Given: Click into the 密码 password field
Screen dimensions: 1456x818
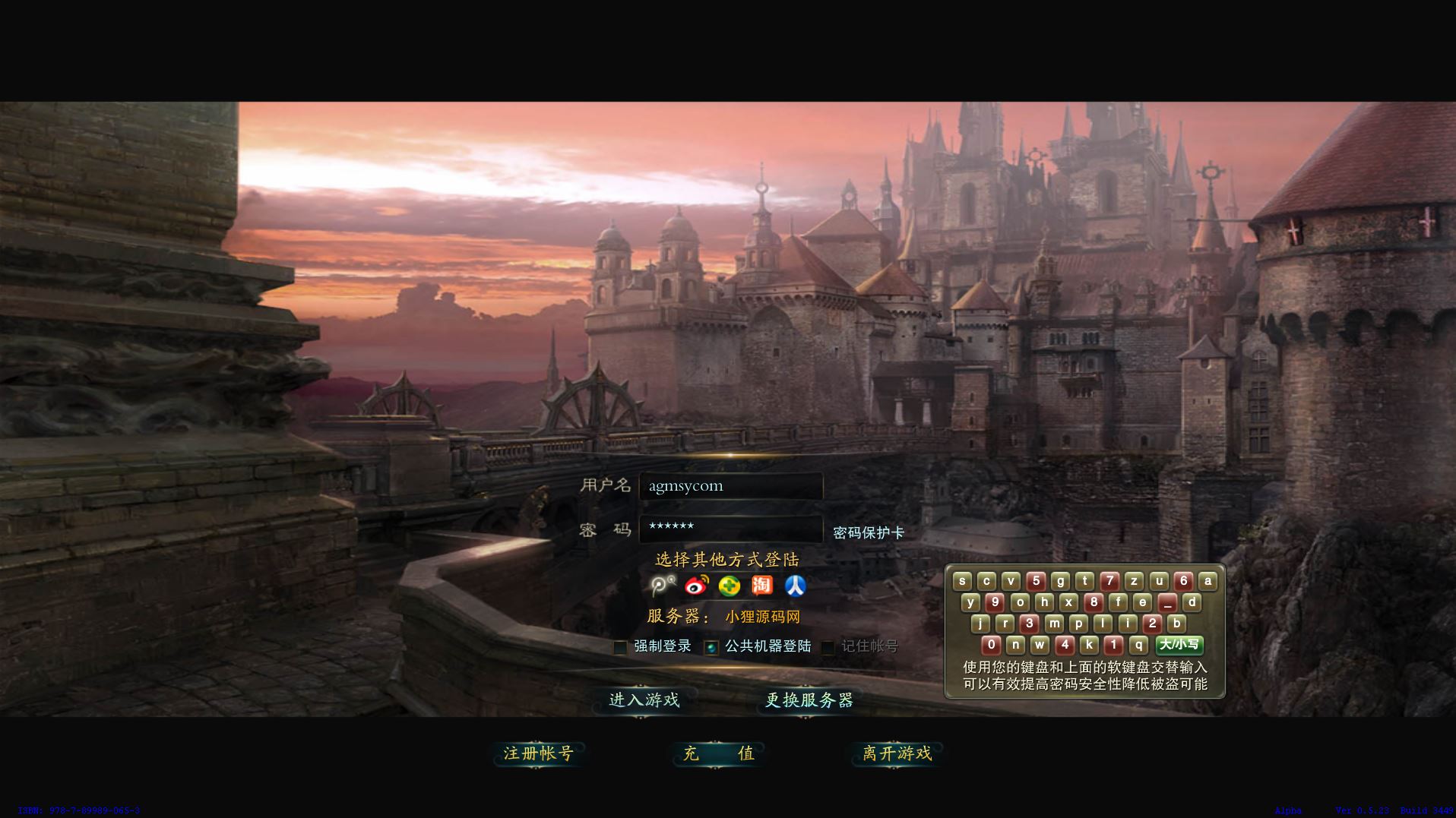Looking at the screenshot, I should coord(730,528).
